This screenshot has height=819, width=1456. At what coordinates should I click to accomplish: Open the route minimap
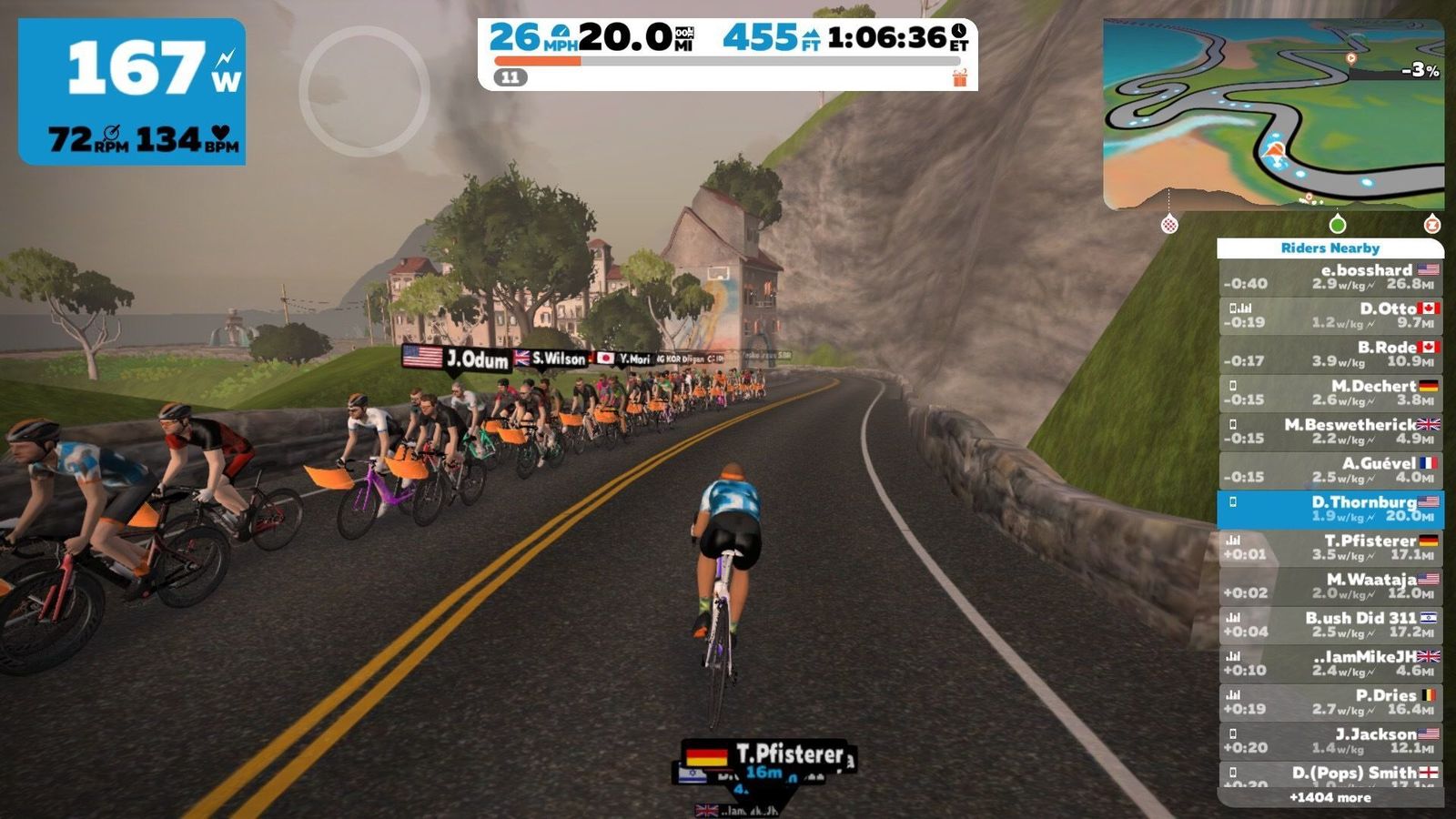(1273, 115)
